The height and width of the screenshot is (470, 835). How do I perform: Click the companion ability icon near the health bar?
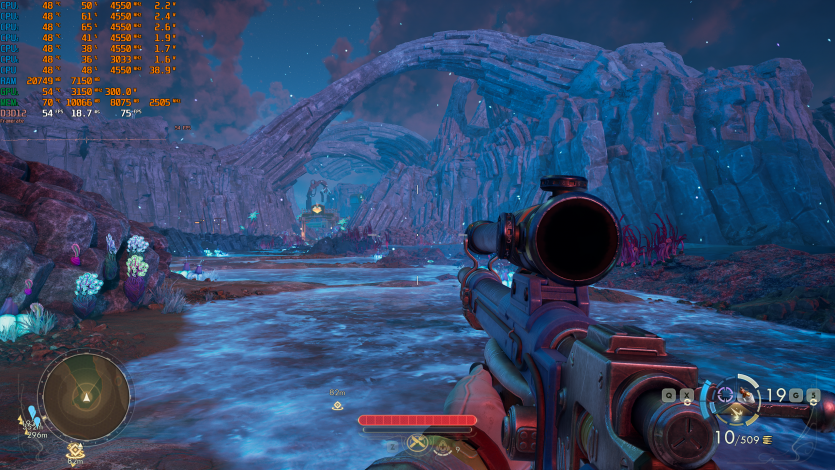coord(441,449)
